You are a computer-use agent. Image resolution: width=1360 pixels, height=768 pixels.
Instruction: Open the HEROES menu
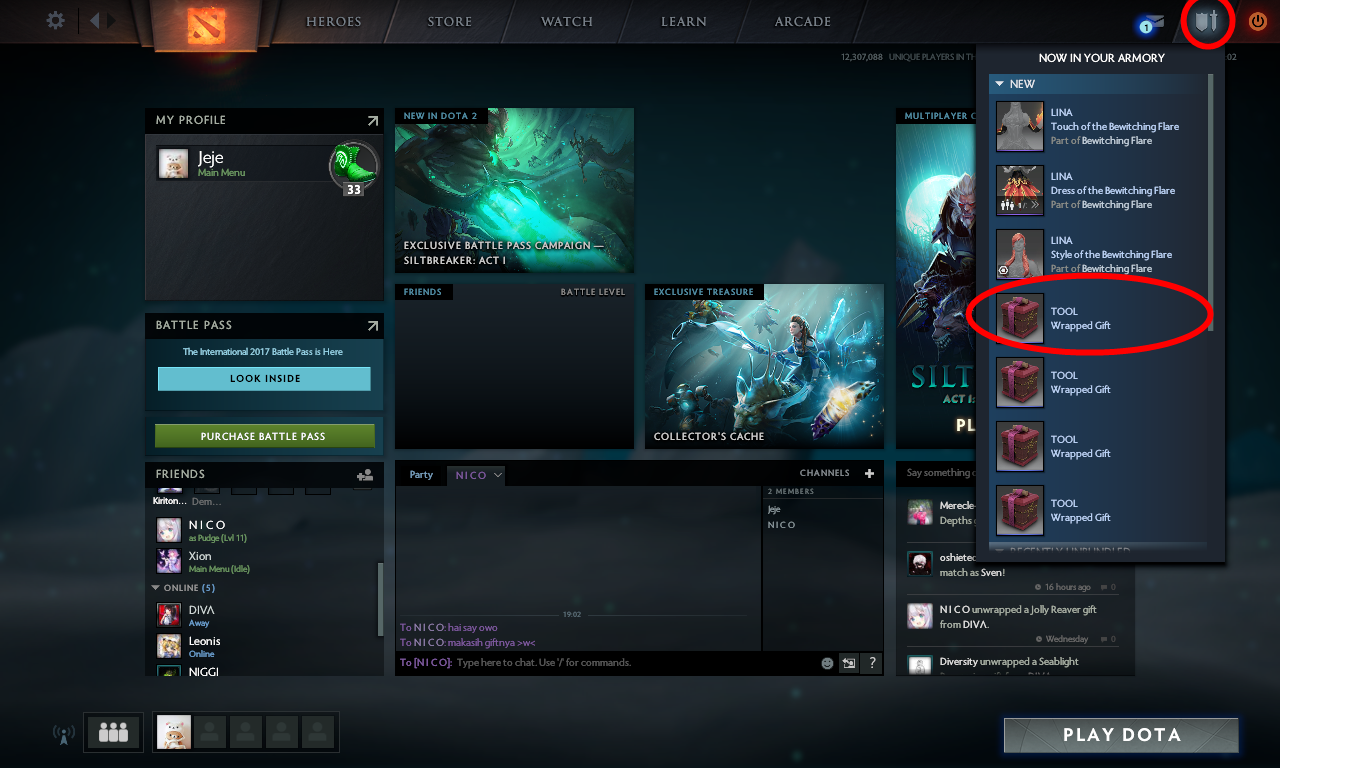[x=333, y=20]
